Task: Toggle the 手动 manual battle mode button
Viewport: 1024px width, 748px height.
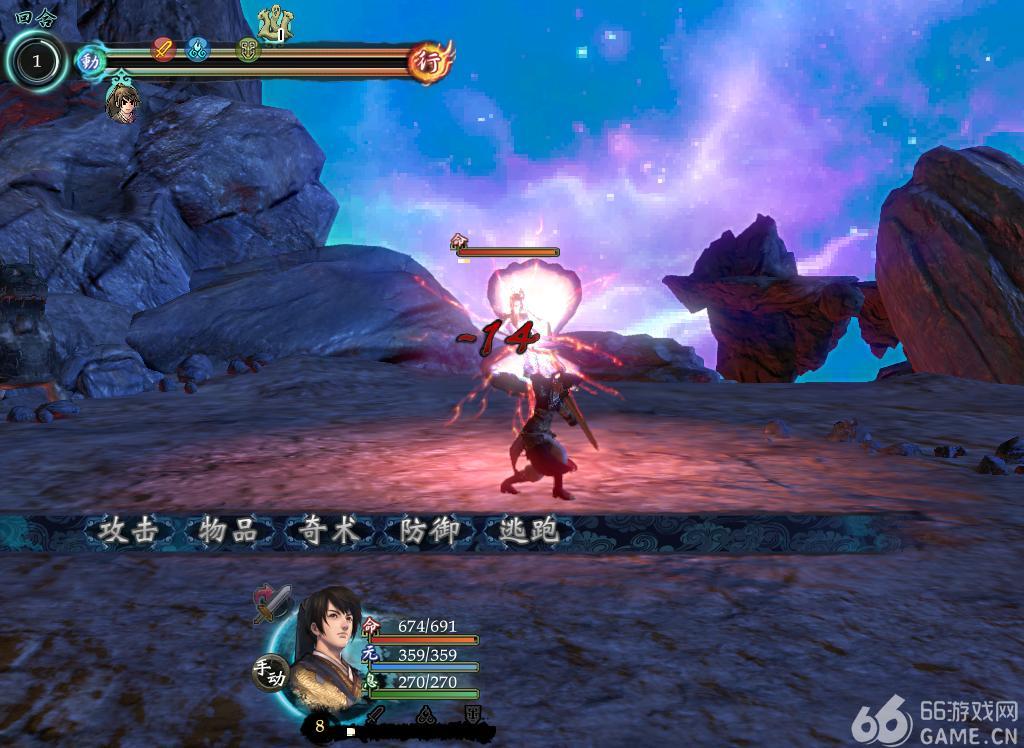Action: tap(269, 673)
